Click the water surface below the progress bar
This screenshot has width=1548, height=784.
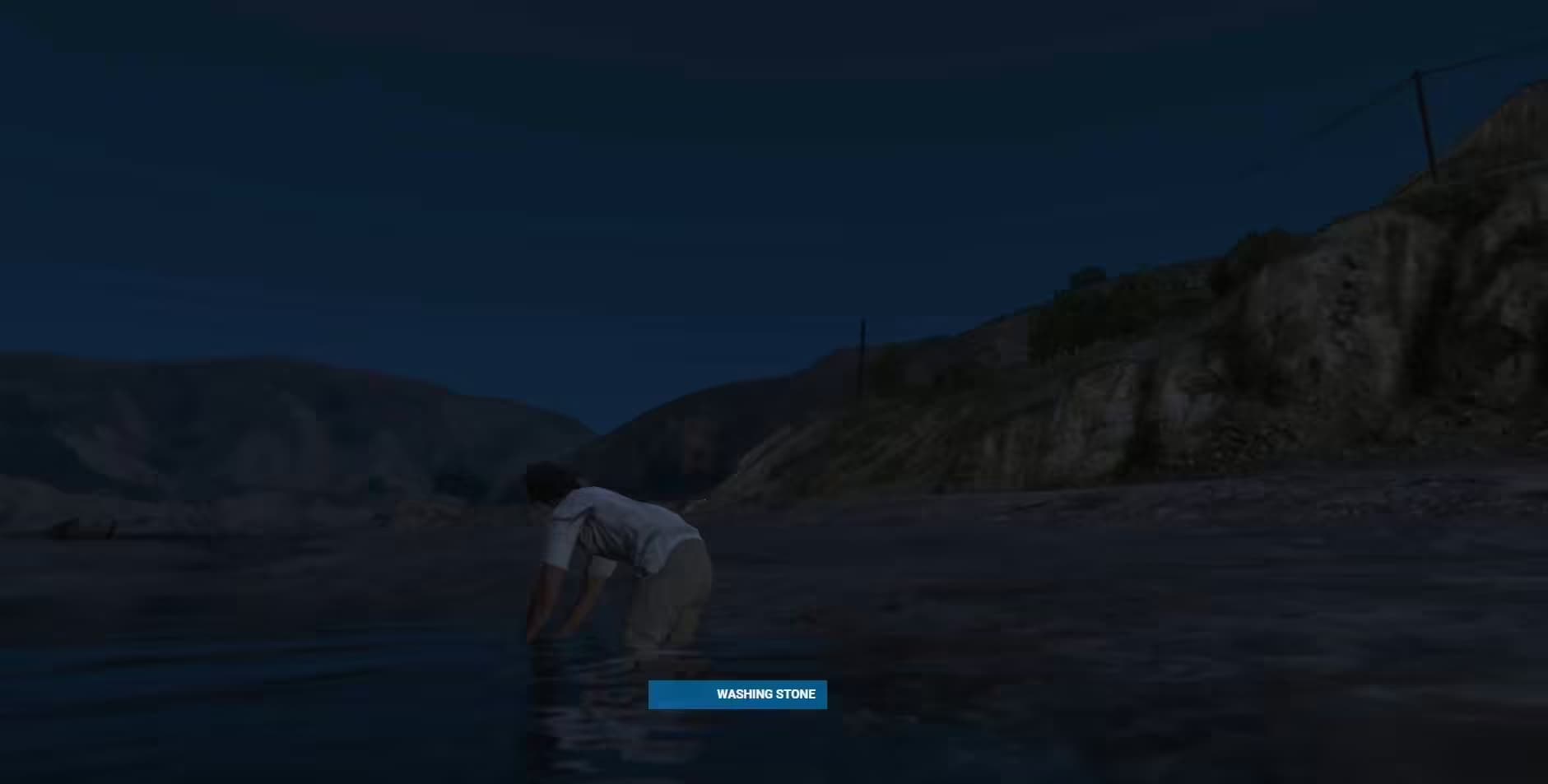[738, 749]
